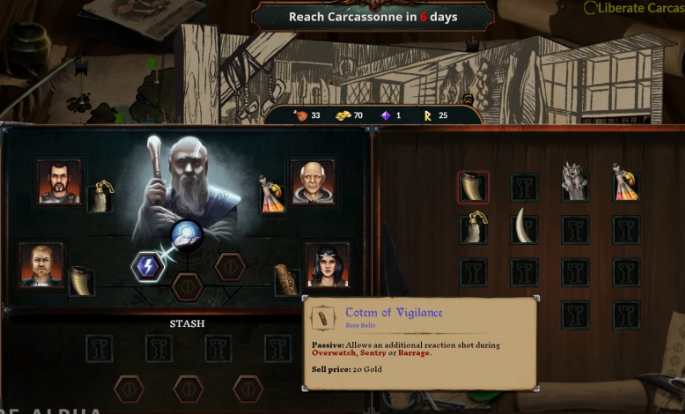The width and height of the screenshot is (685, 414).
Task: Click the orange potion bottle in inventory grid
Action: point(626,184)
